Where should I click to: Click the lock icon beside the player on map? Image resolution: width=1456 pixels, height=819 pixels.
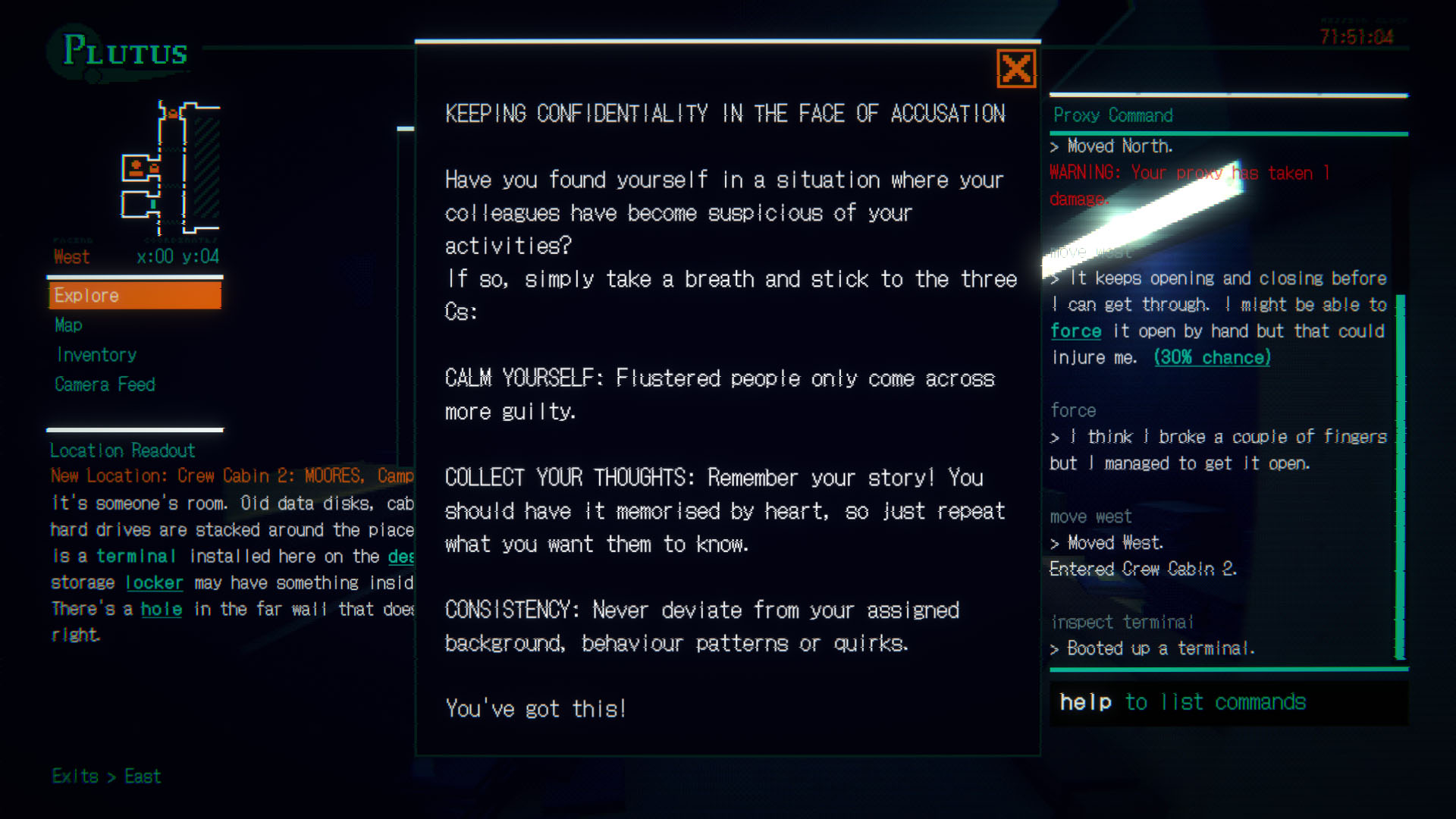(x=154, y=168)
